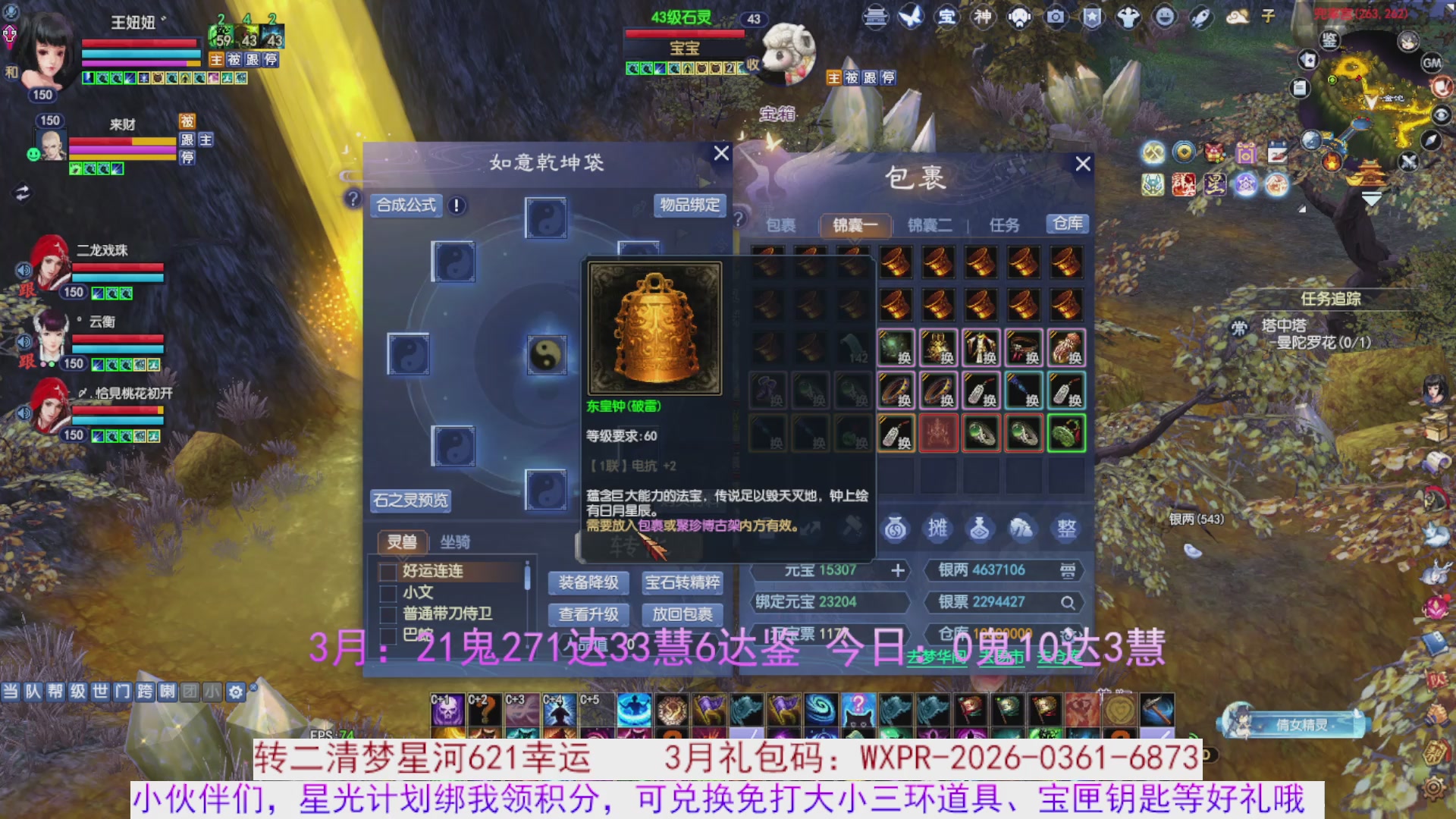The height and width of the screenshot is (819, 1456).
Task: Click the 整 bag-sorting icon in the package panel
Action: coord(1066,529)
